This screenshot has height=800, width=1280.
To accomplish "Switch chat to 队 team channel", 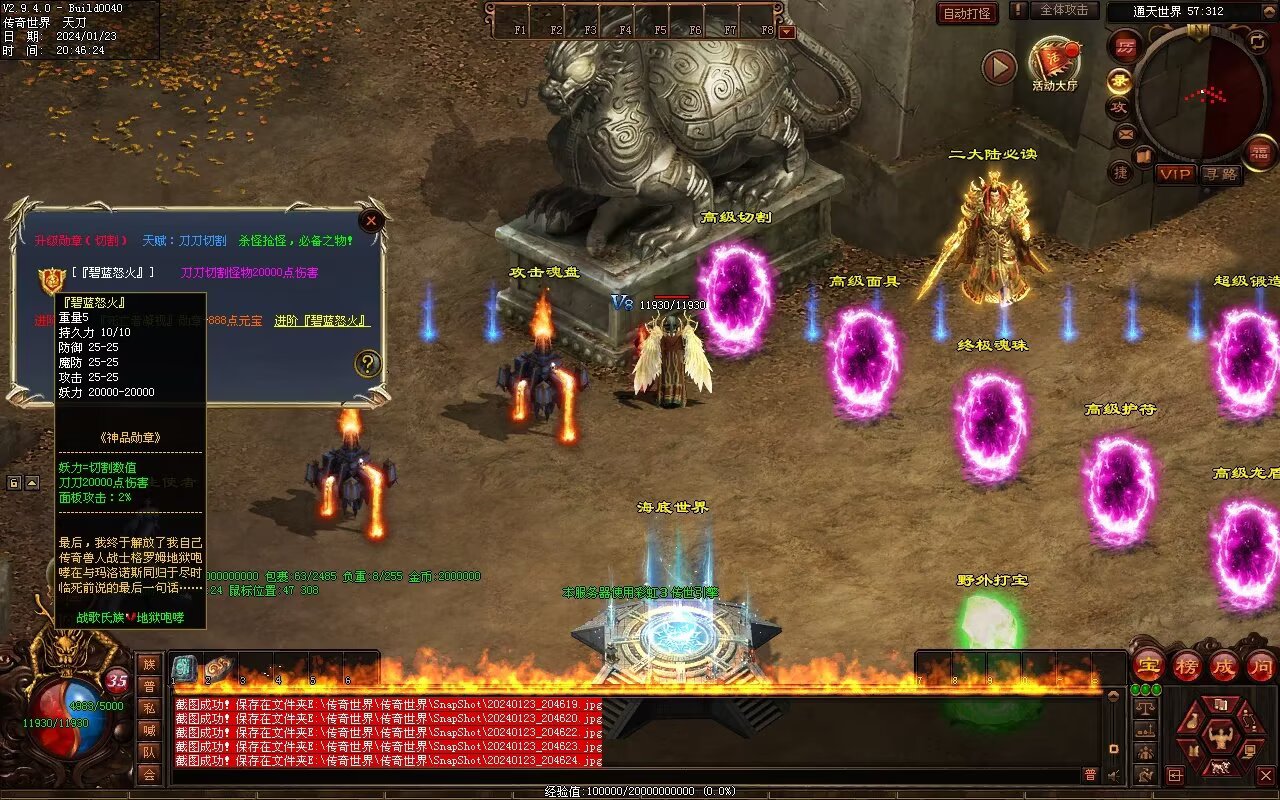I will (149, 752).
